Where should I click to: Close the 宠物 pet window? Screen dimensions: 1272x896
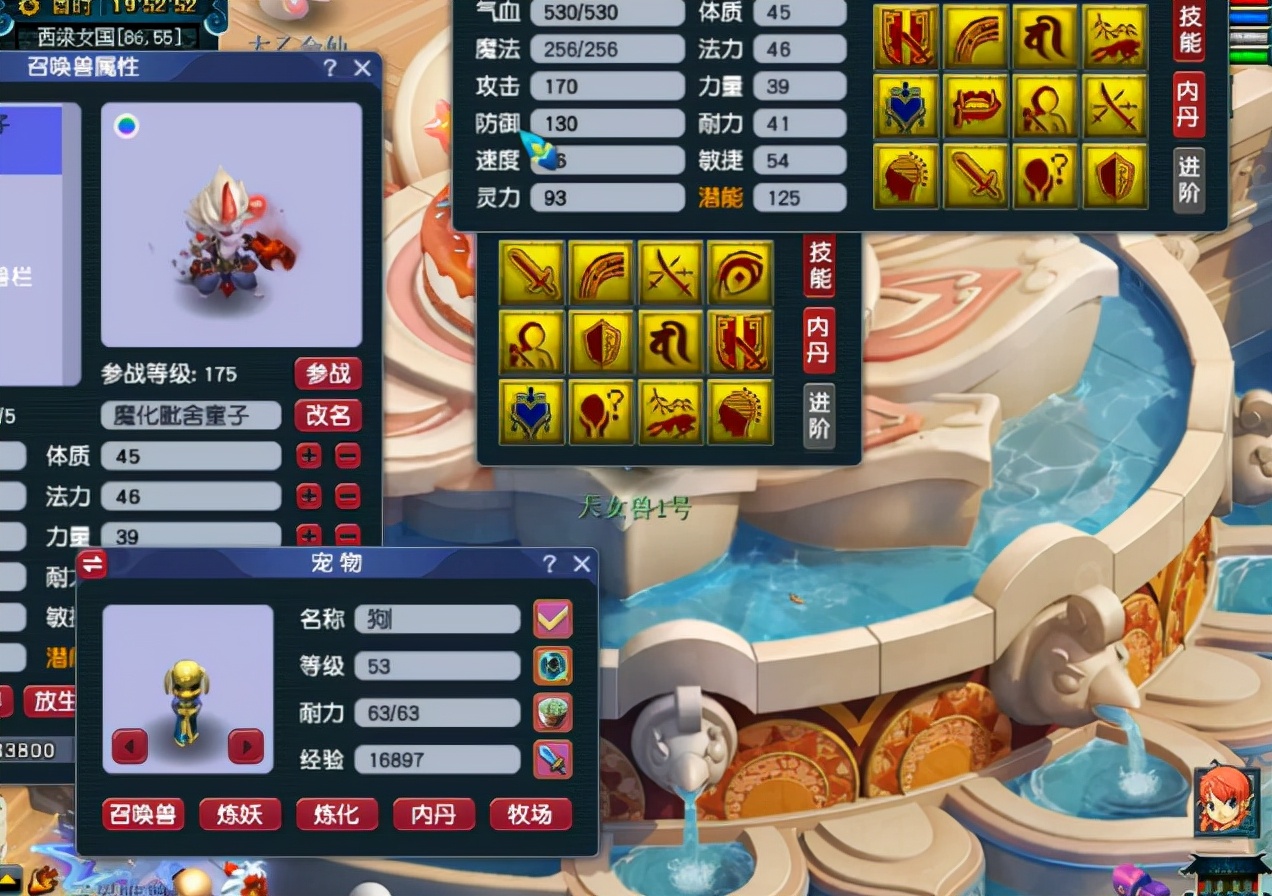click(582, 564)
